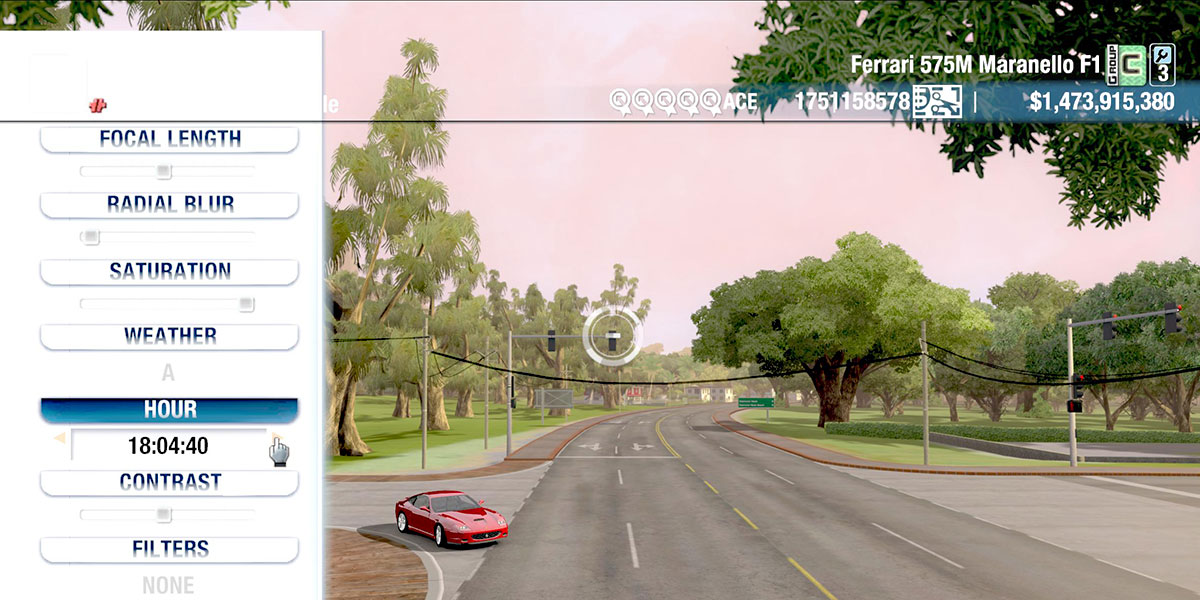Image resolution: width=1200 pixels, height=600 pixels.
Task: Click the focal length slider handle
Action: click(x=164, y=171)
